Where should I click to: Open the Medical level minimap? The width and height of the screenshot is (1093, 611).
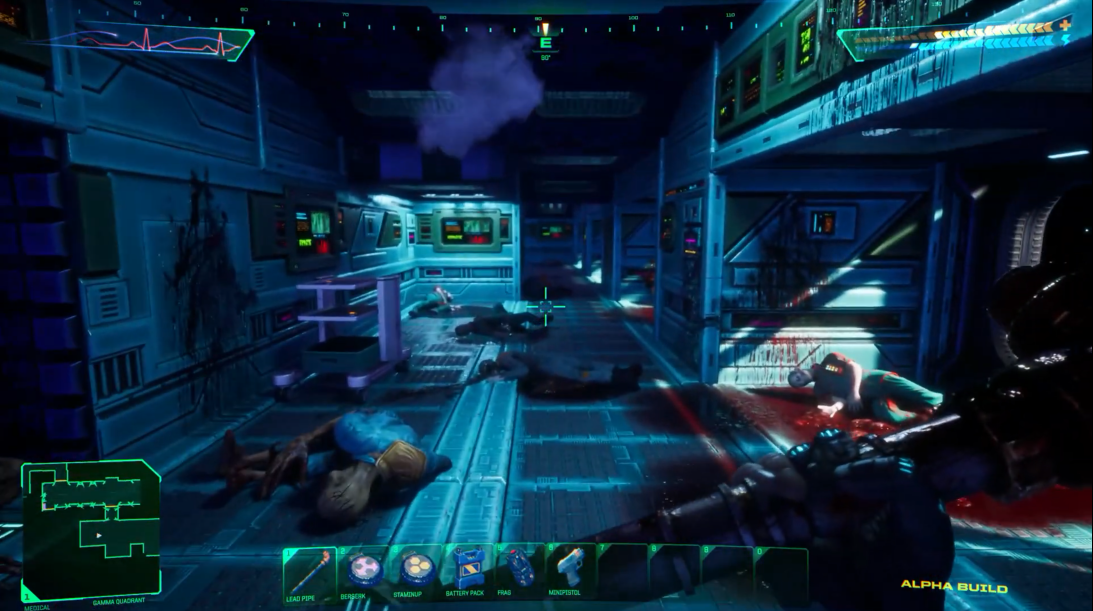pos(91,529)
